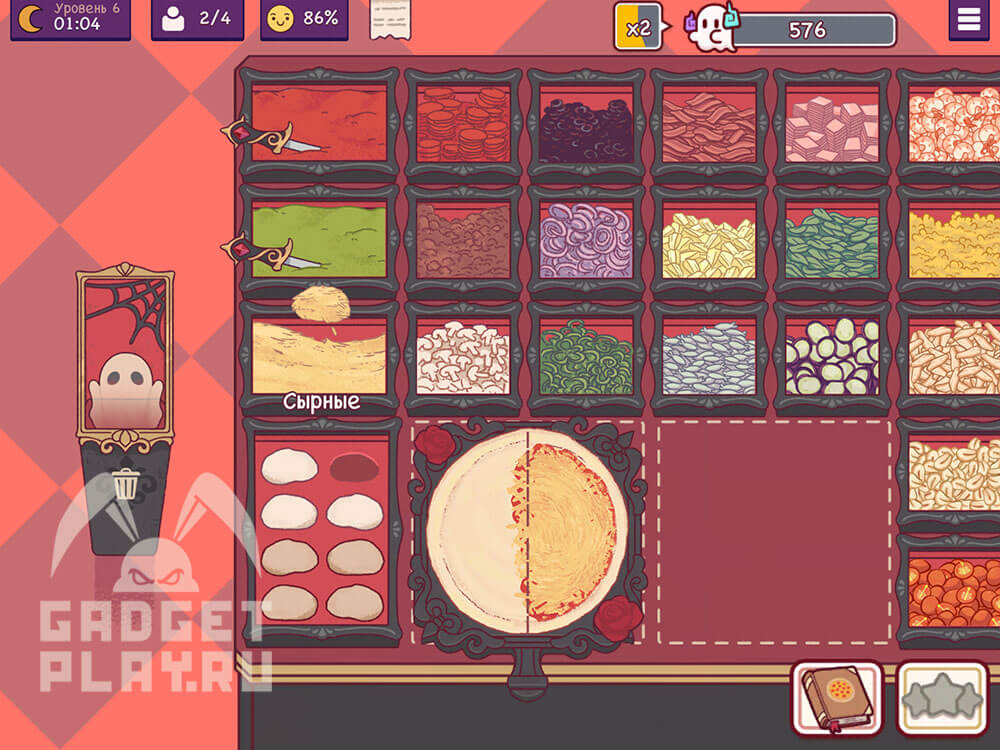Choose the purple onion rings bin
Screen dimensions: 1000x750
pyautogui.click(x=586, y=241)
